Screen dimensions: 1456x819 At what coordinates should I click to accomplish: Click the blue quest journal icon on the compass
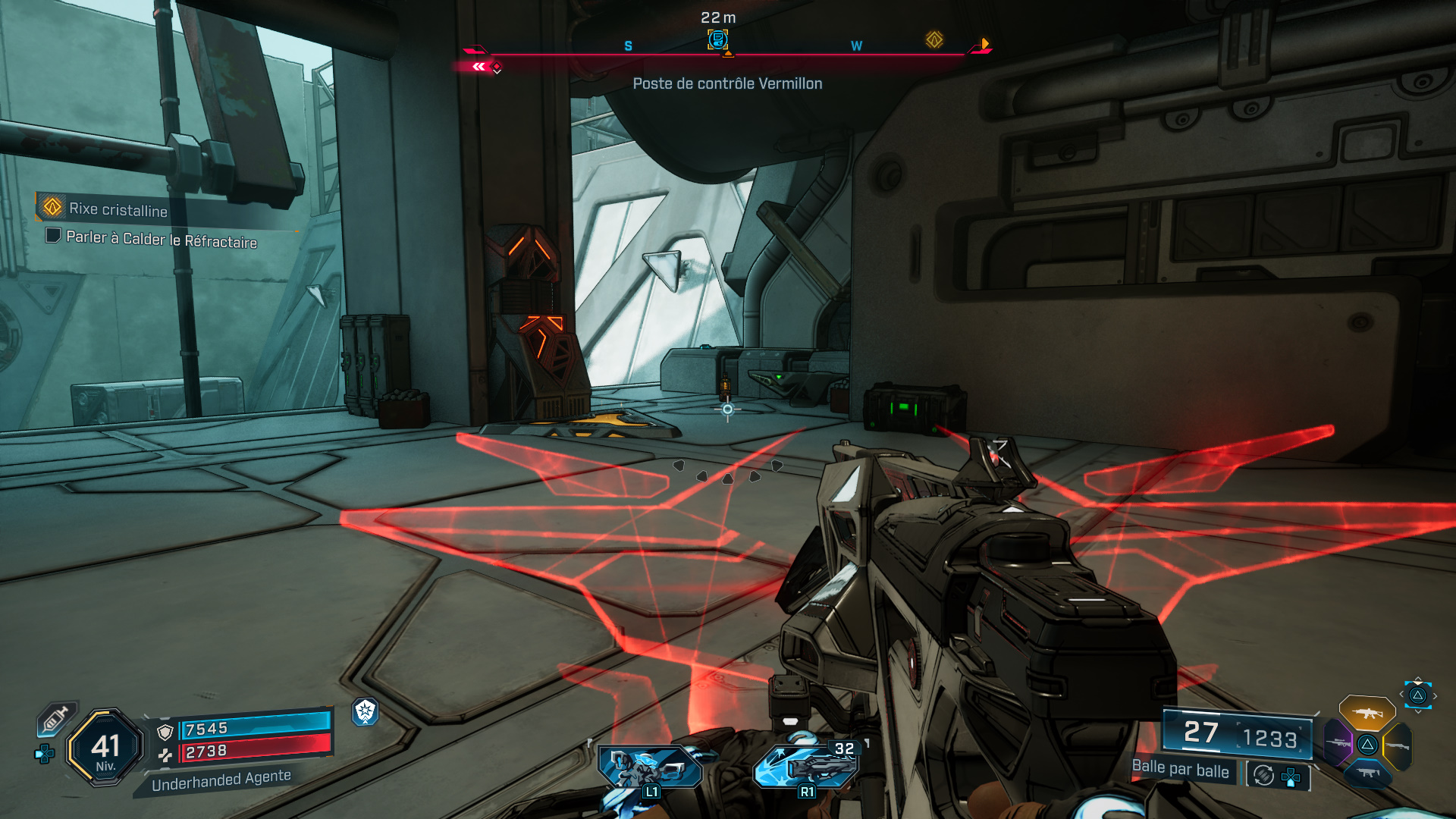tap(718, 39)
